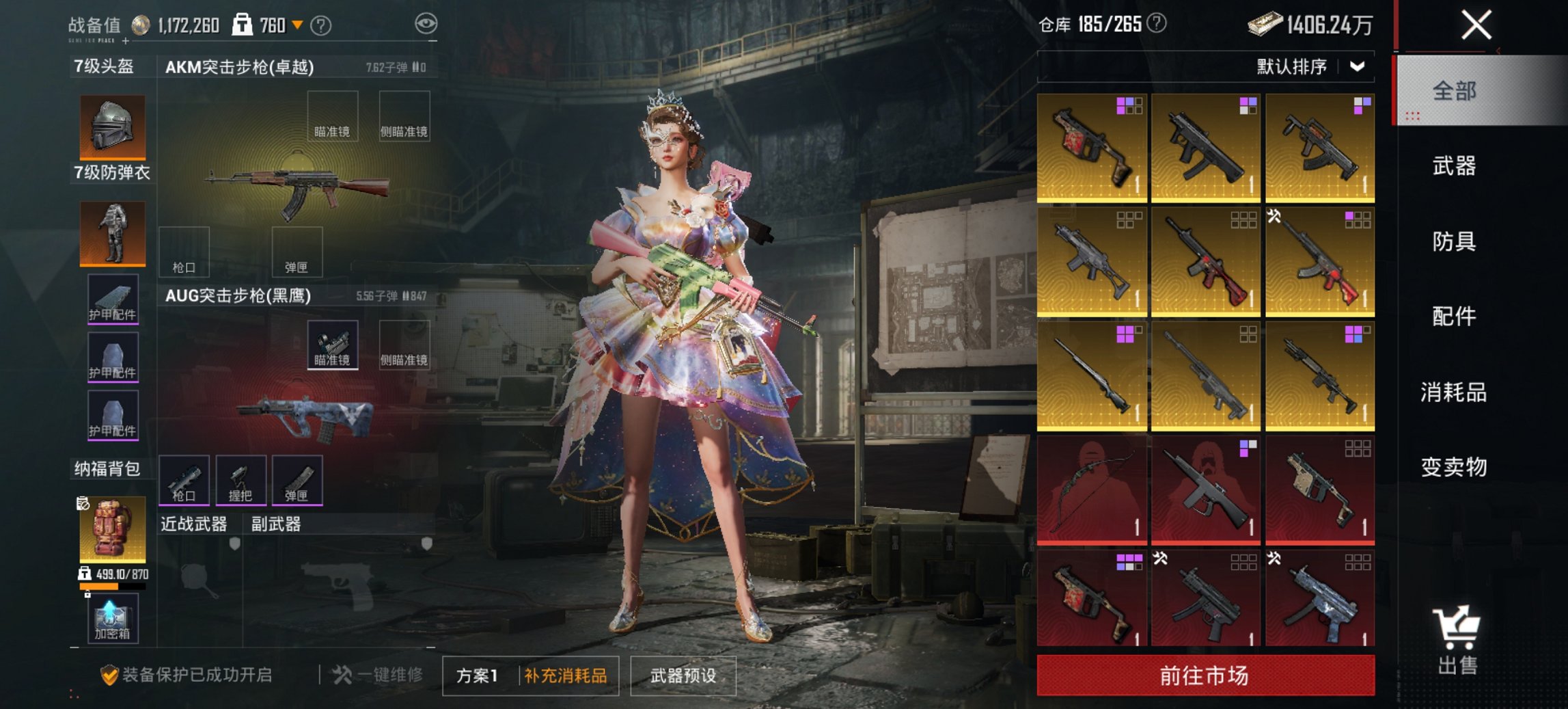Show the 消耗品 category tab
The height and width of the screenshot is (709, 1568).
(1454, 392)
